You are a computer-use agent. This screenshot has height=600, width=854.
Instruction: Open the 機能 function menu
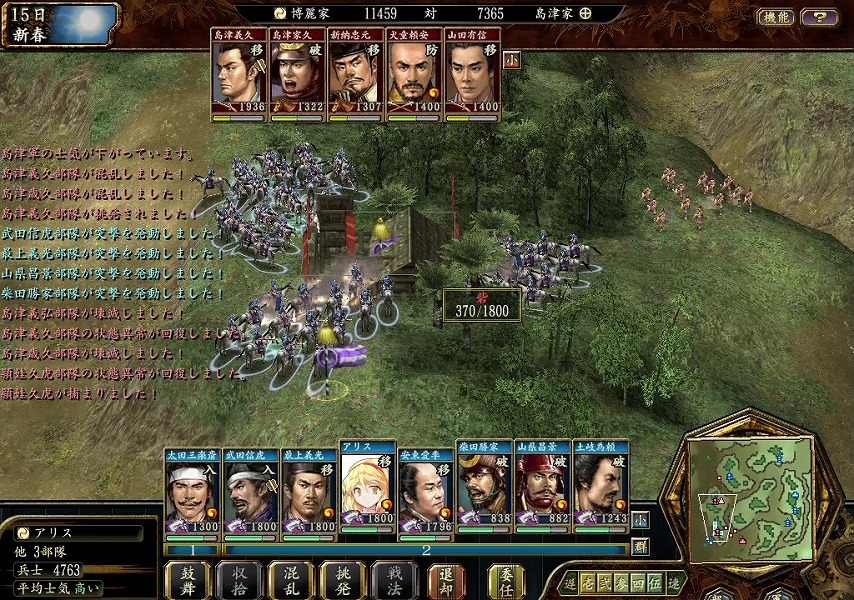(x=775, y=17)
